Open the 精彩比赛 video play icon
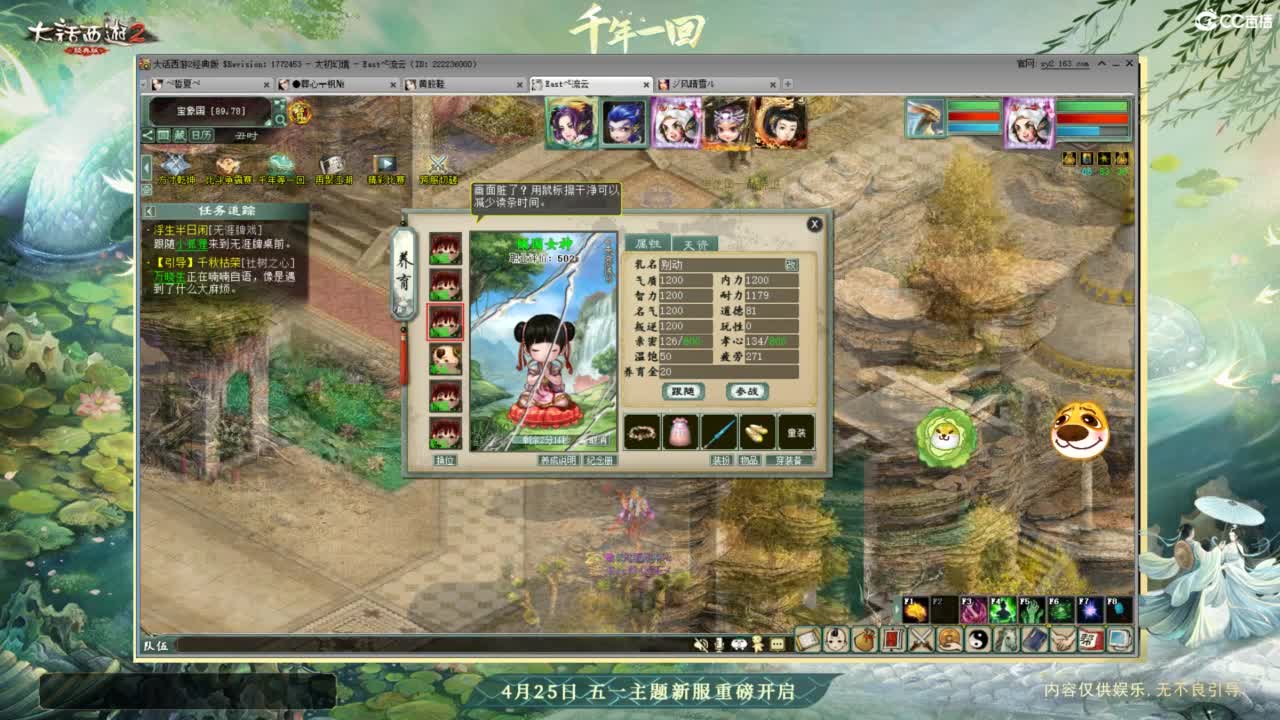The width and height of the screenshot is (1280, 720). (x=386, y=163)
